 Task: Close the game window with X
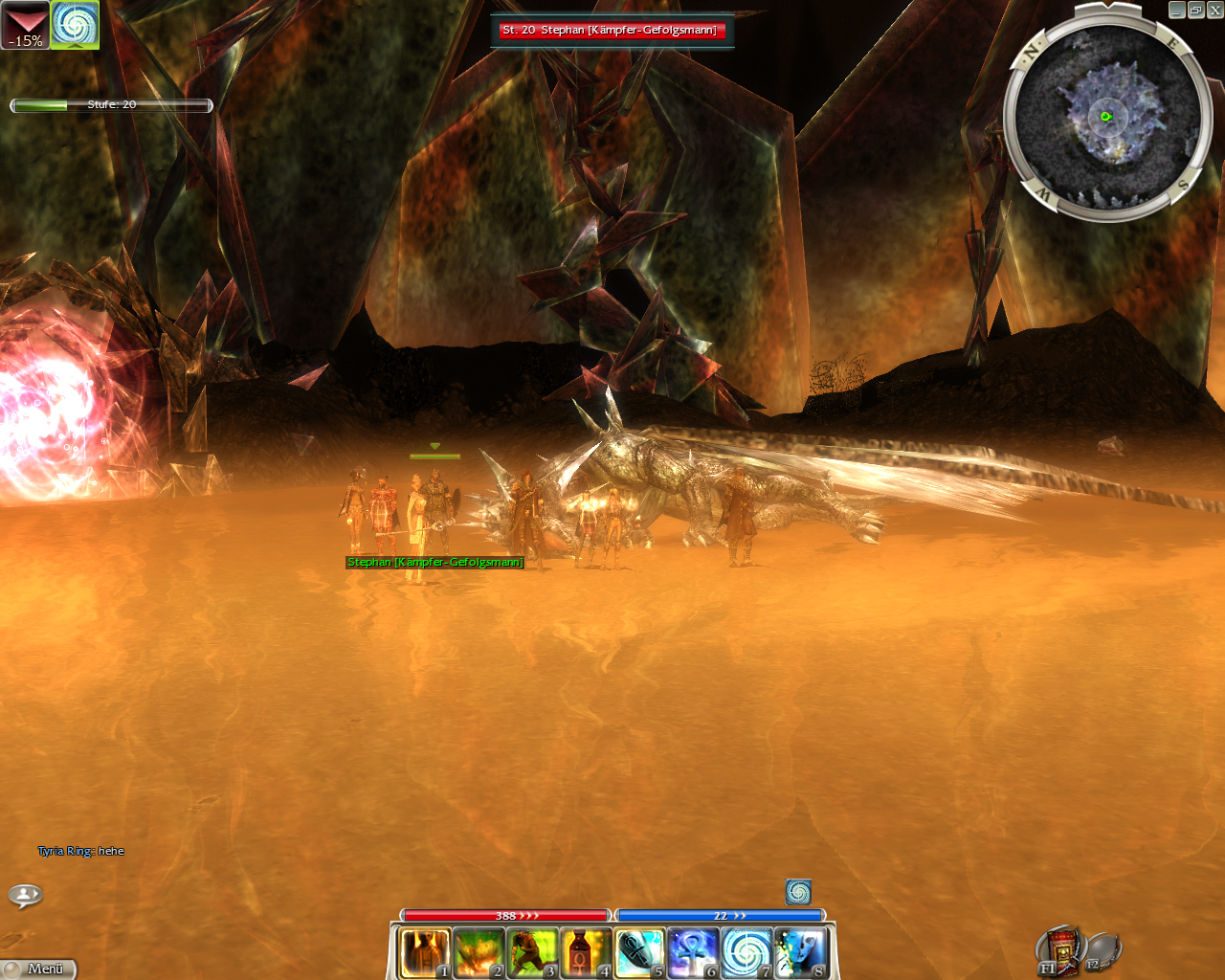point(1214,10)
